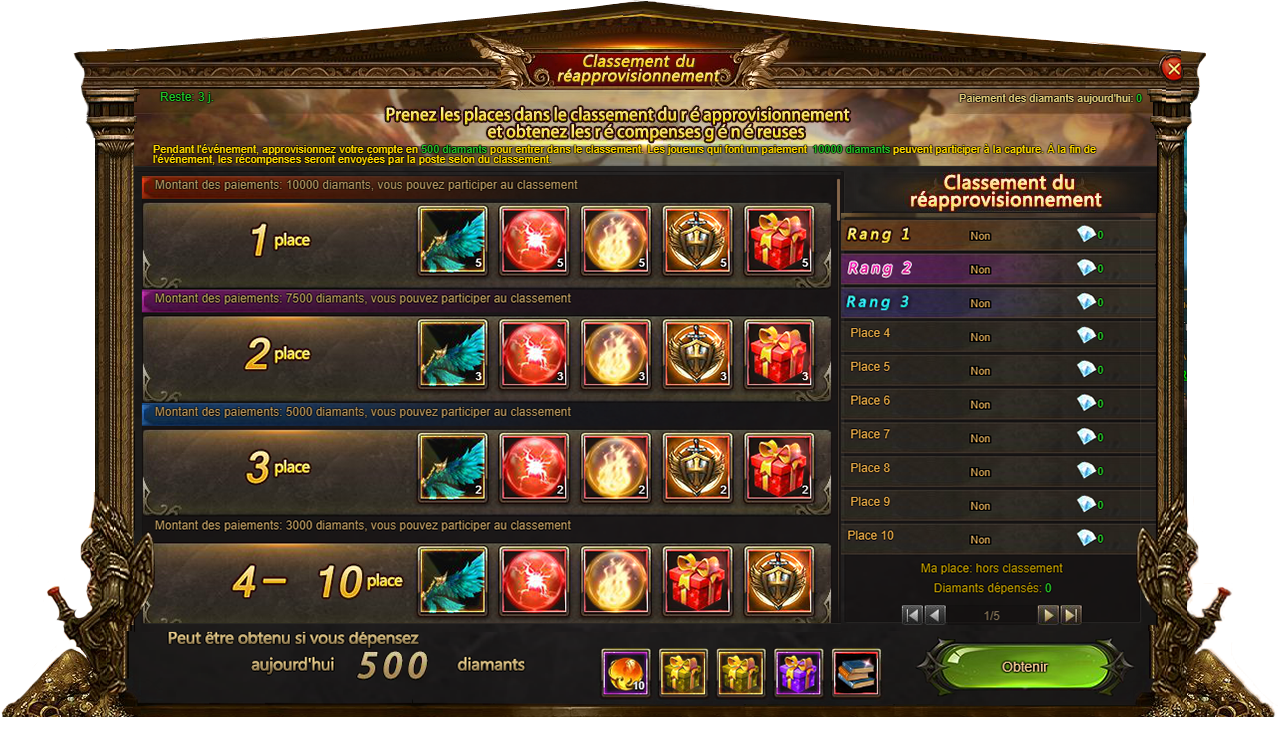Viewport: 1278px width, 739px height.
Task: Inspect the 2 place red orb reward
Action: click(x=534, y=353)
